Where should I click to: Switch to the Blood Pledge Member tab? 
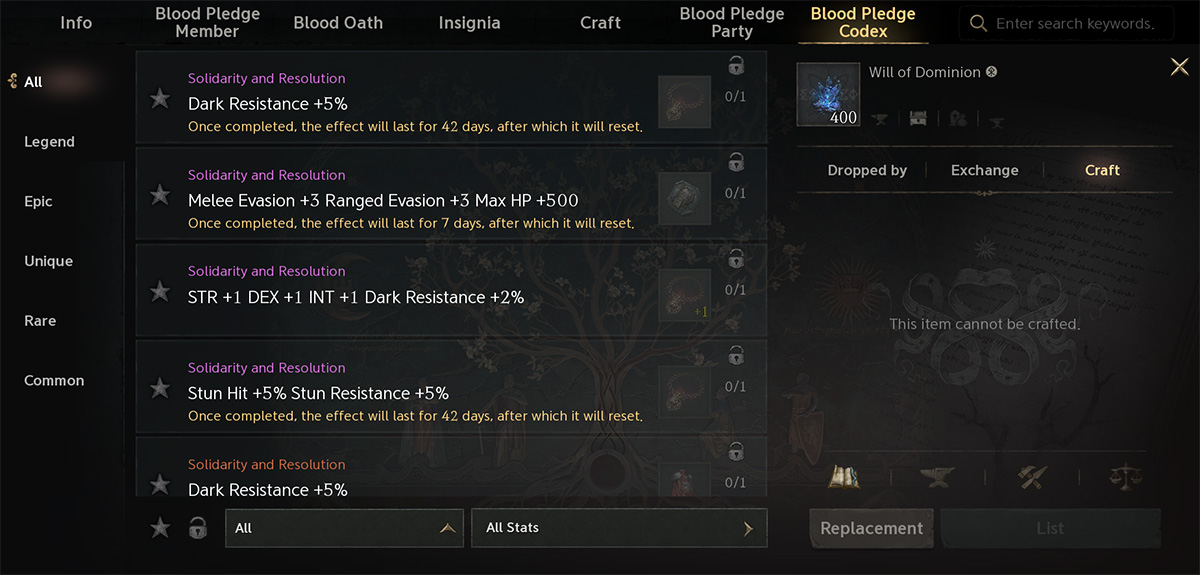point(207,22)
